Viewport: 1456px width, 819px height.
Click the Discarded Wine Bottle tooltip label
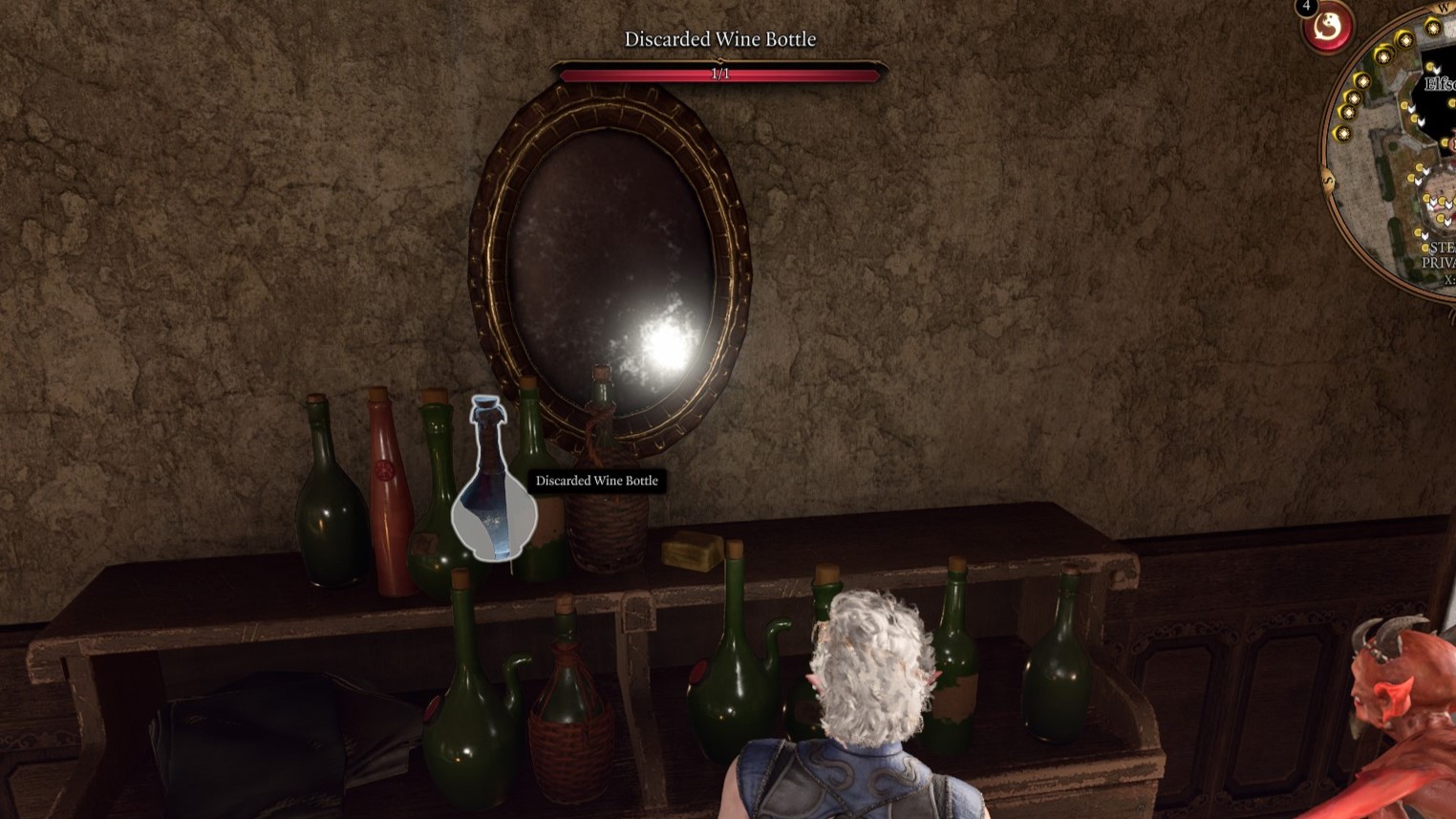pyautogui.click(x=595, y=481)
